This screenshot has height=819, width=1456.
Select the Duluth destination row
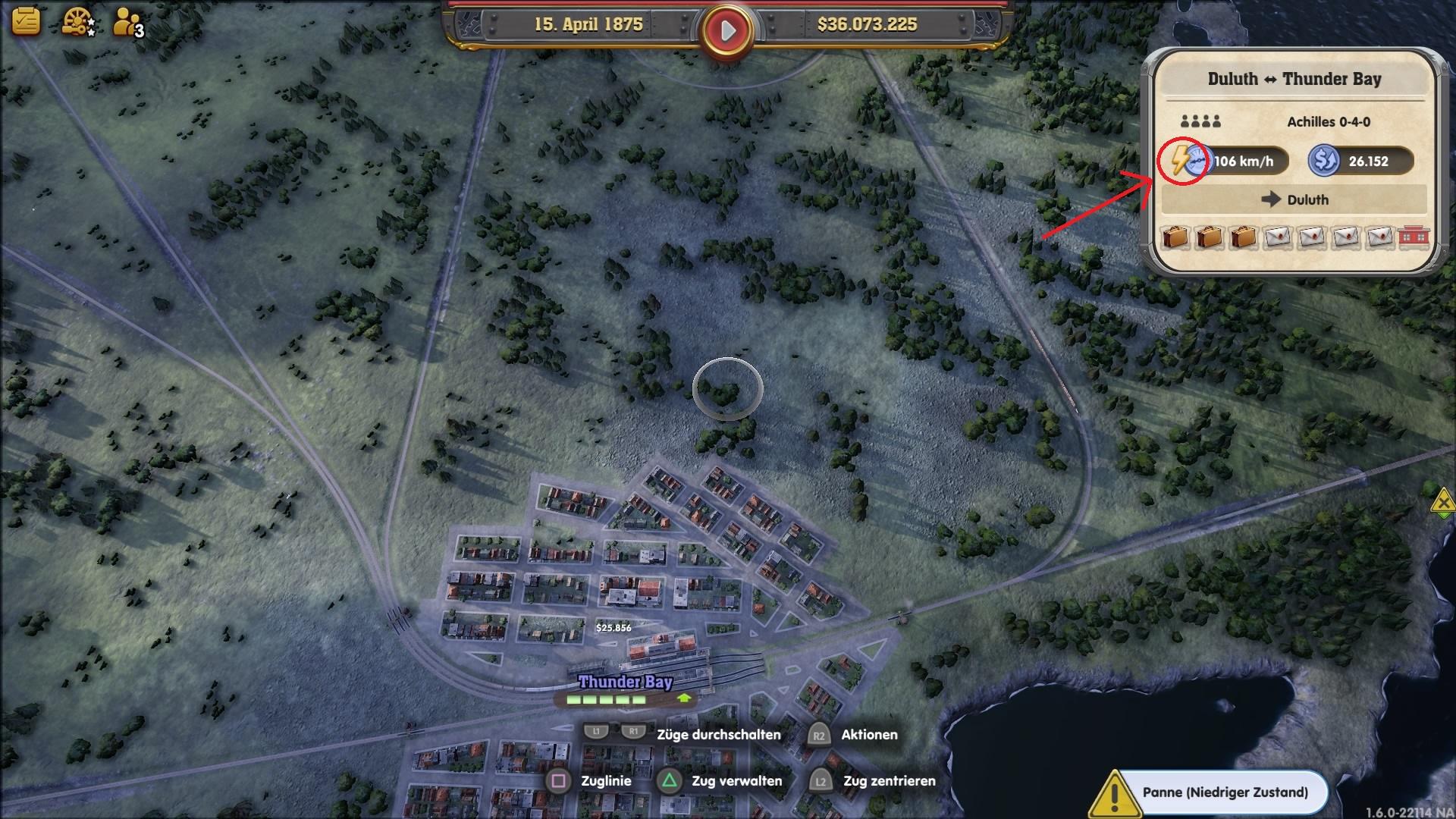(1294, 199)
